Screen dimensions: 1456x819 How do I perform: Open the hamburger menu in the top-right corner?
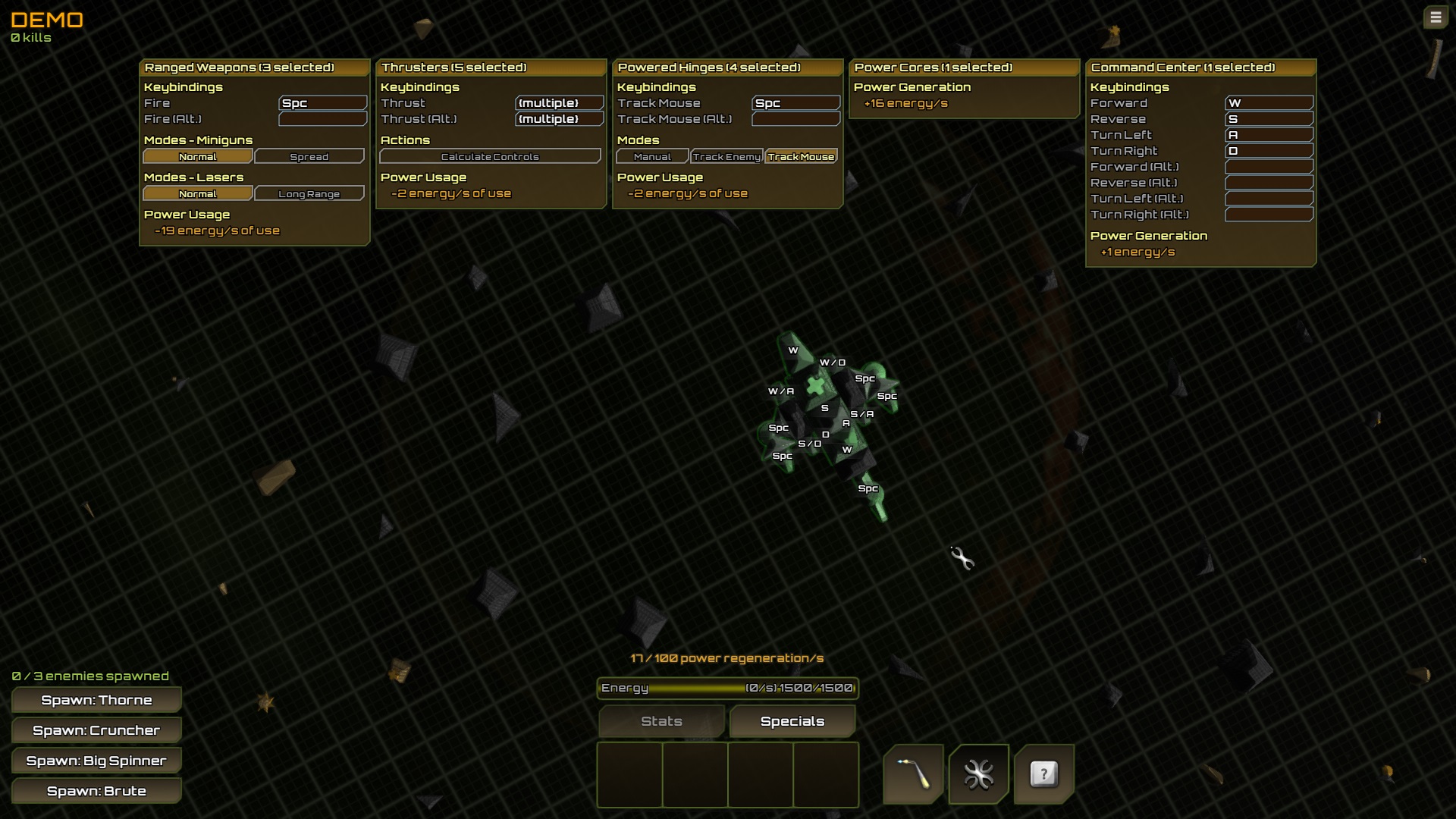point(1435,17)
